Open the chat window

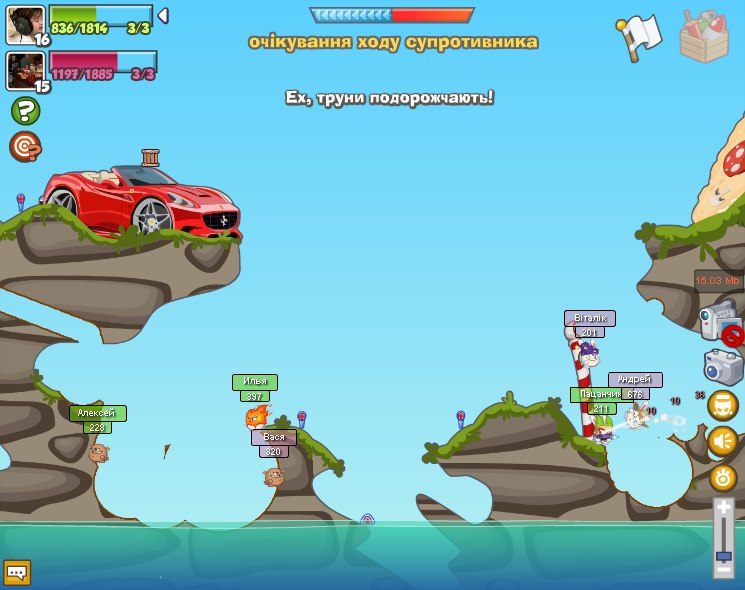click(x=17, y=572)
